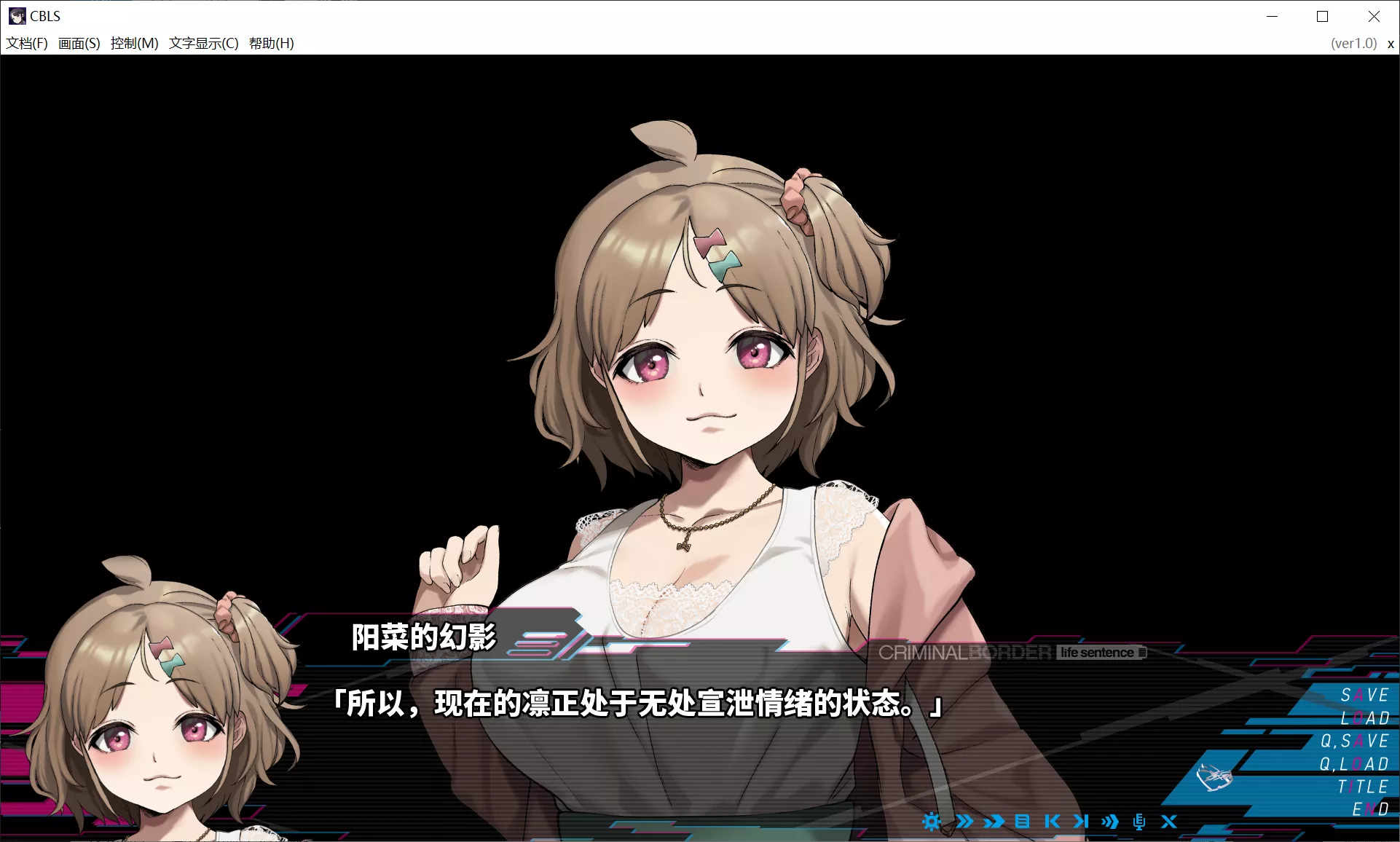Image resolution: width=1400 pixels, height=842 pixels.
Task: Replay the voice line with the microphone icon
Action: pos(1139,822)
